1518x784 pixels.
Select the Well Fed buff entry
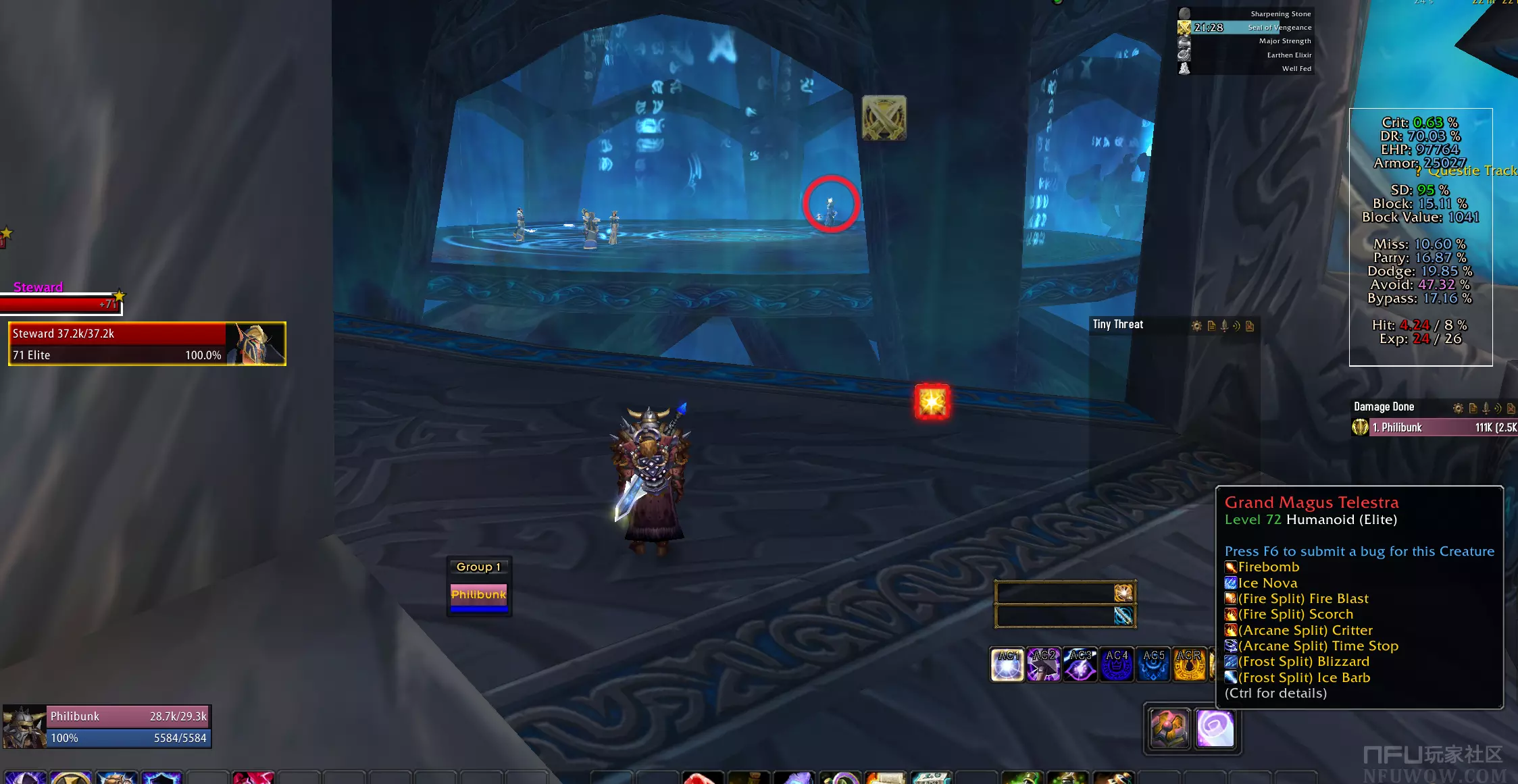pyautogui.click(x=1246, y=68)
